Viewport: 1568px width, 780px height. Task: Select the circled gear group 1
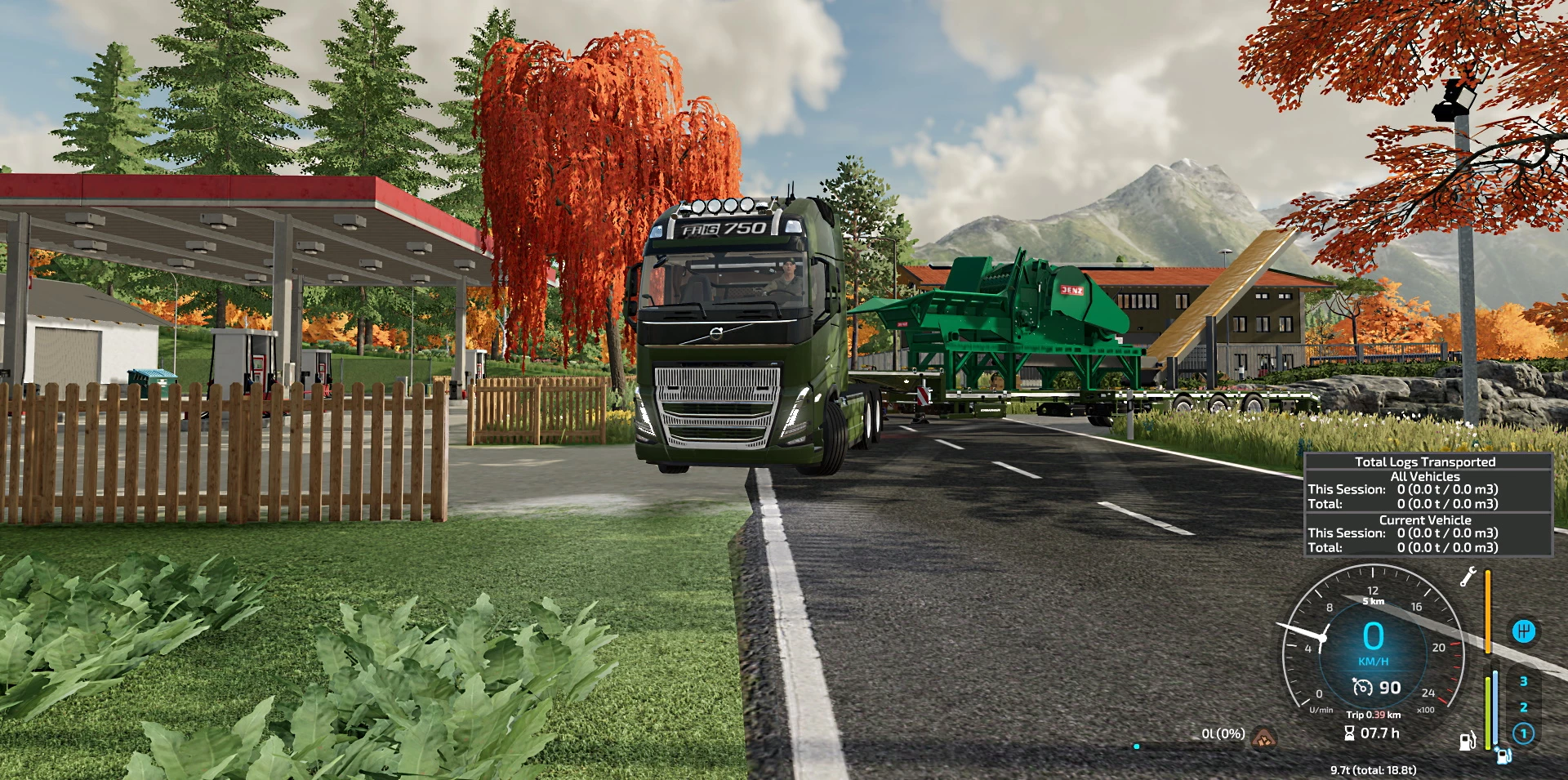pos(1523,733)
